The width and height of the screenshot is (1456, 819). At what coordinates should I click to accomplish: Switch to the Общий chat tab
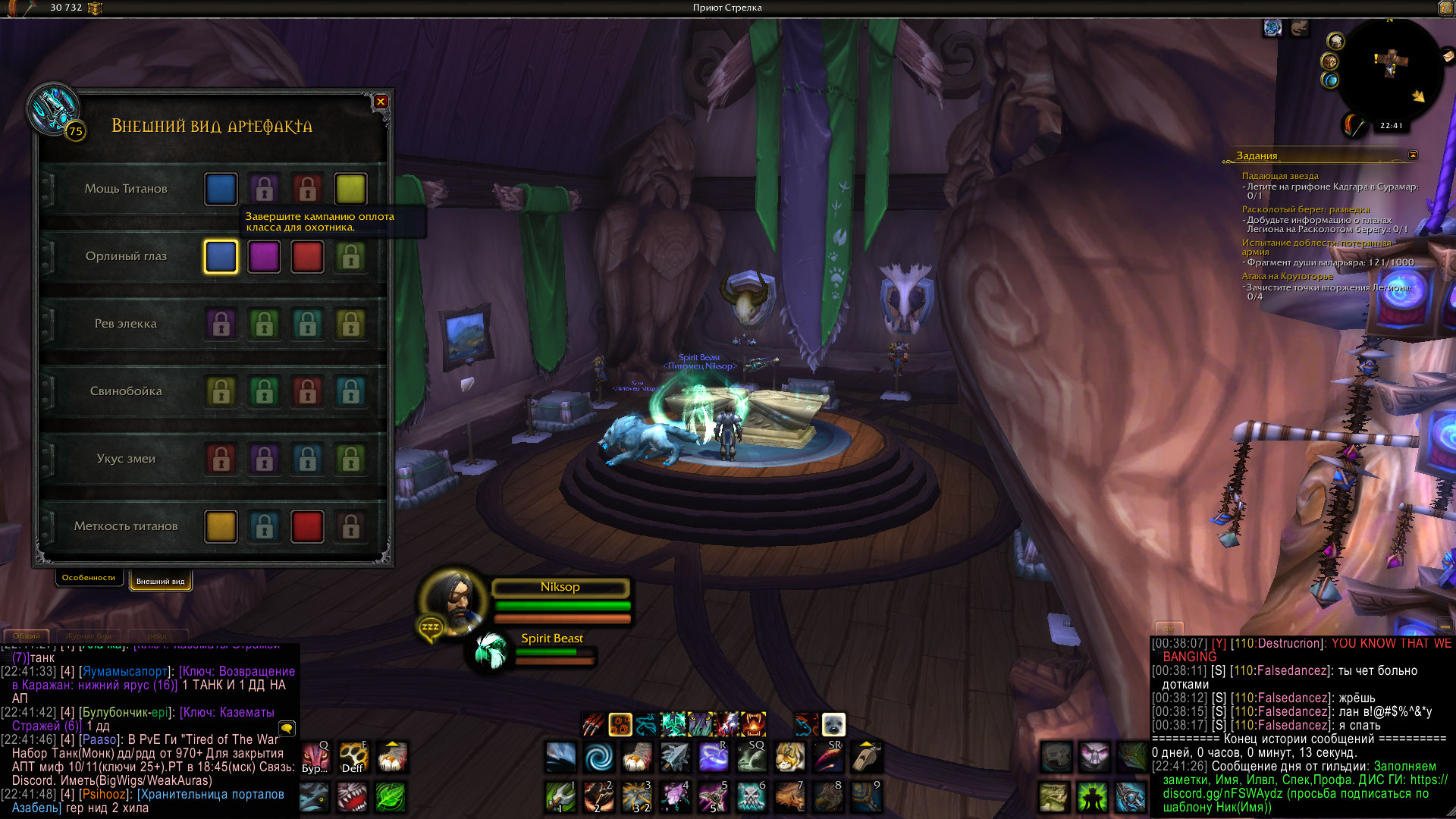(27, 635)
